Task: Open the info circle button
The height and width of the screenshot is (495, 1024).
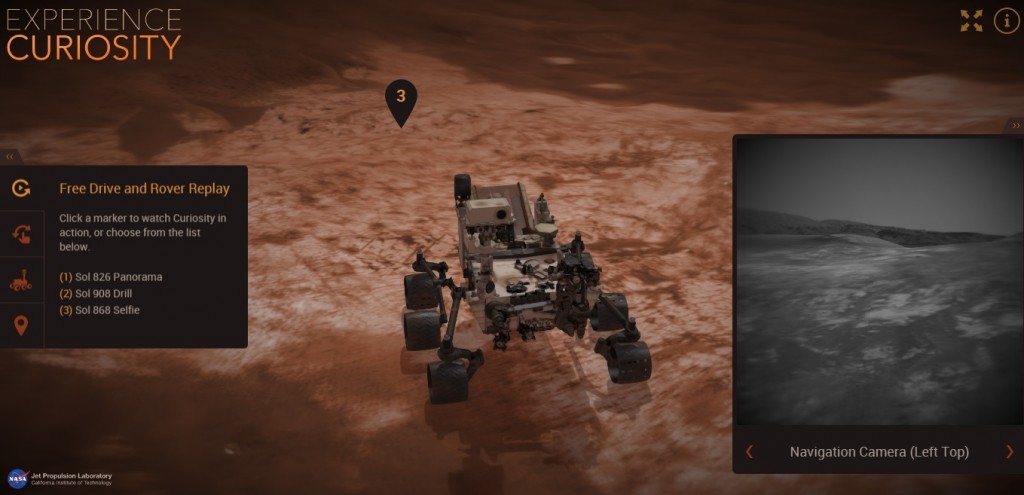Action: (1006, 21)
